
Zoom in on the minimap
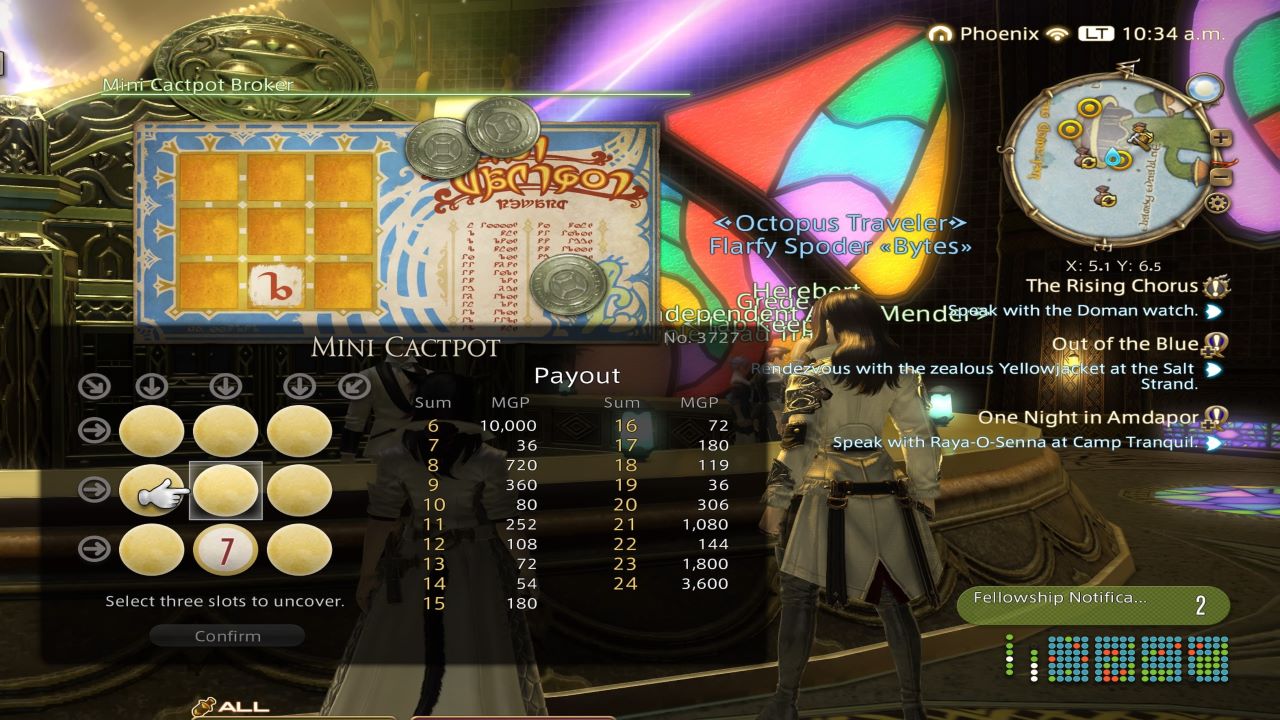[1221, 138]
